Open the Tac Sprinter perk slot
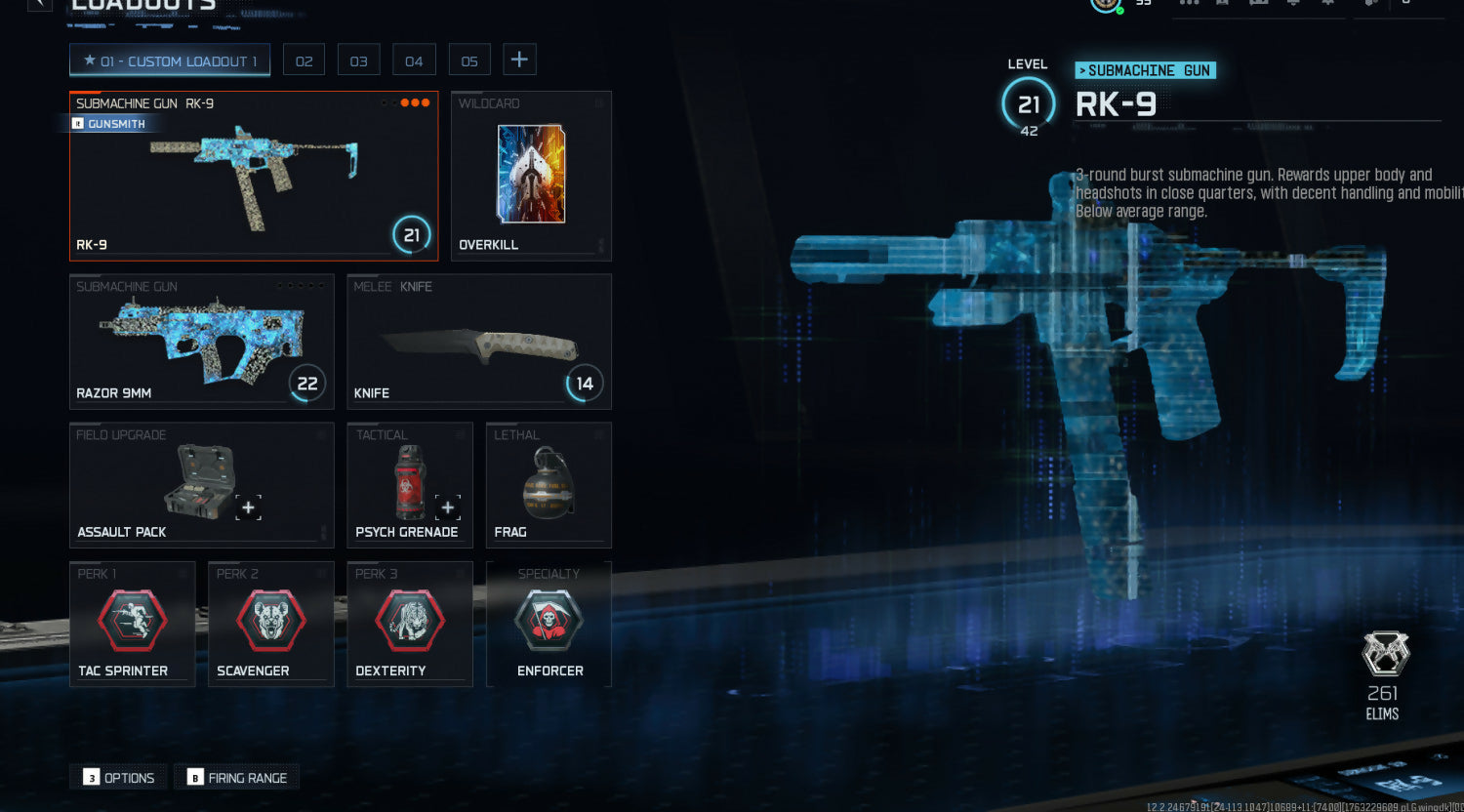Viewport: 1464px width, 812px height. pyautogui.click(x=132, y=624)
